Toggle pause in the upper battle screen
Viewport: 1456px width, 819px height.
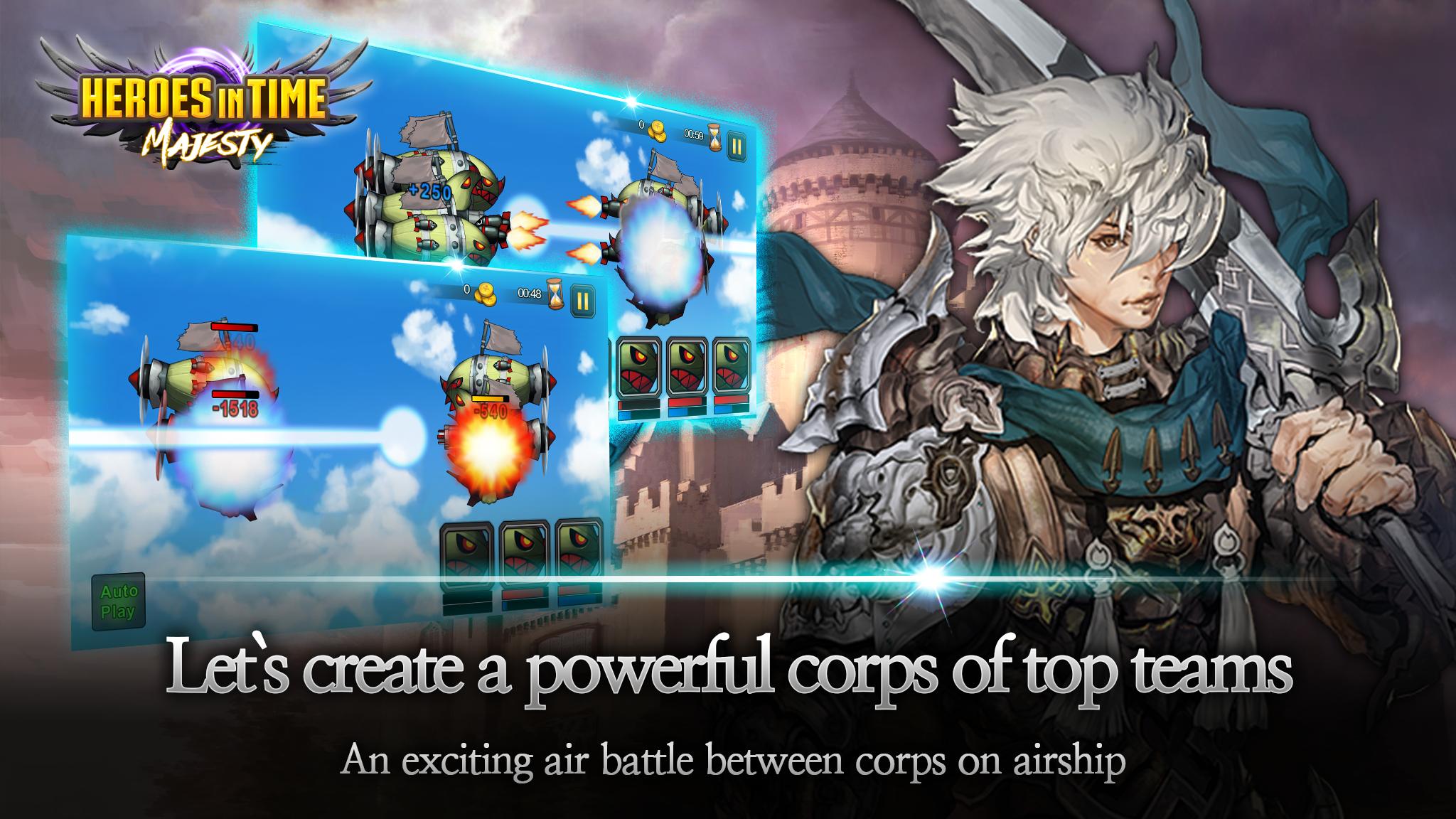pyautogui.click(x=735, y=145)
